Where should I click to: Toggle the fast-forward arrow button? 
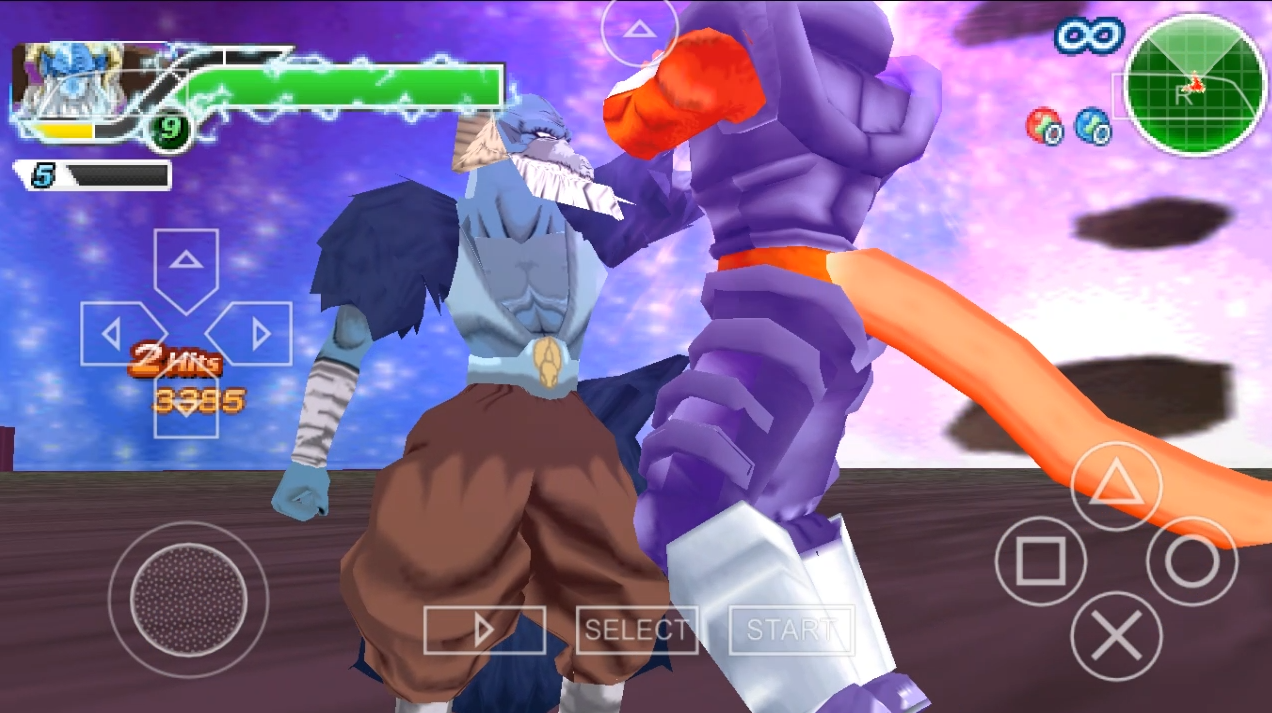(484, 631)
